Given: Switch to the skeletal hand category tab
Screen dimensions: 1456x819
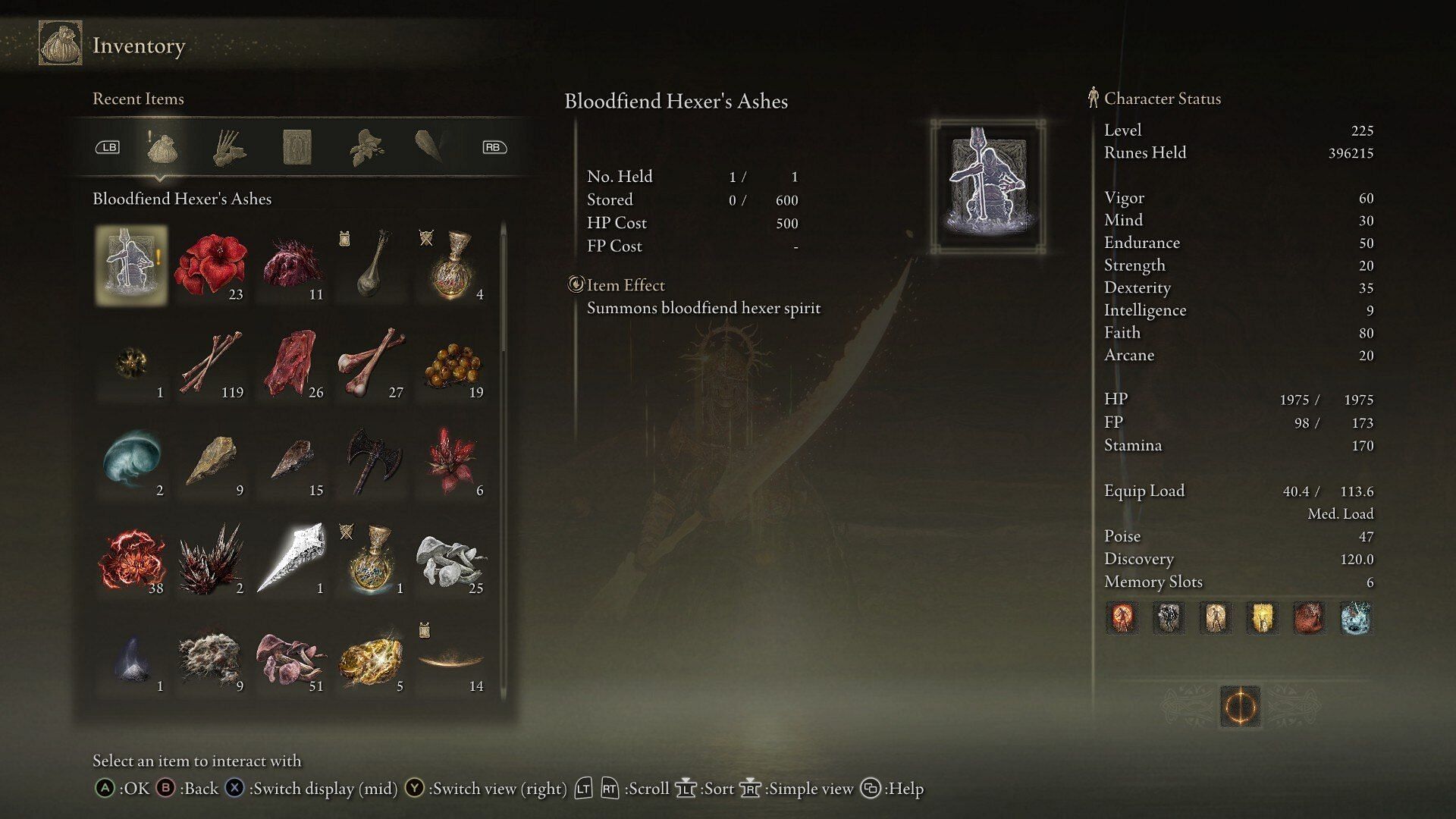Looking at the screenshot, I should [x=229, y=147].
